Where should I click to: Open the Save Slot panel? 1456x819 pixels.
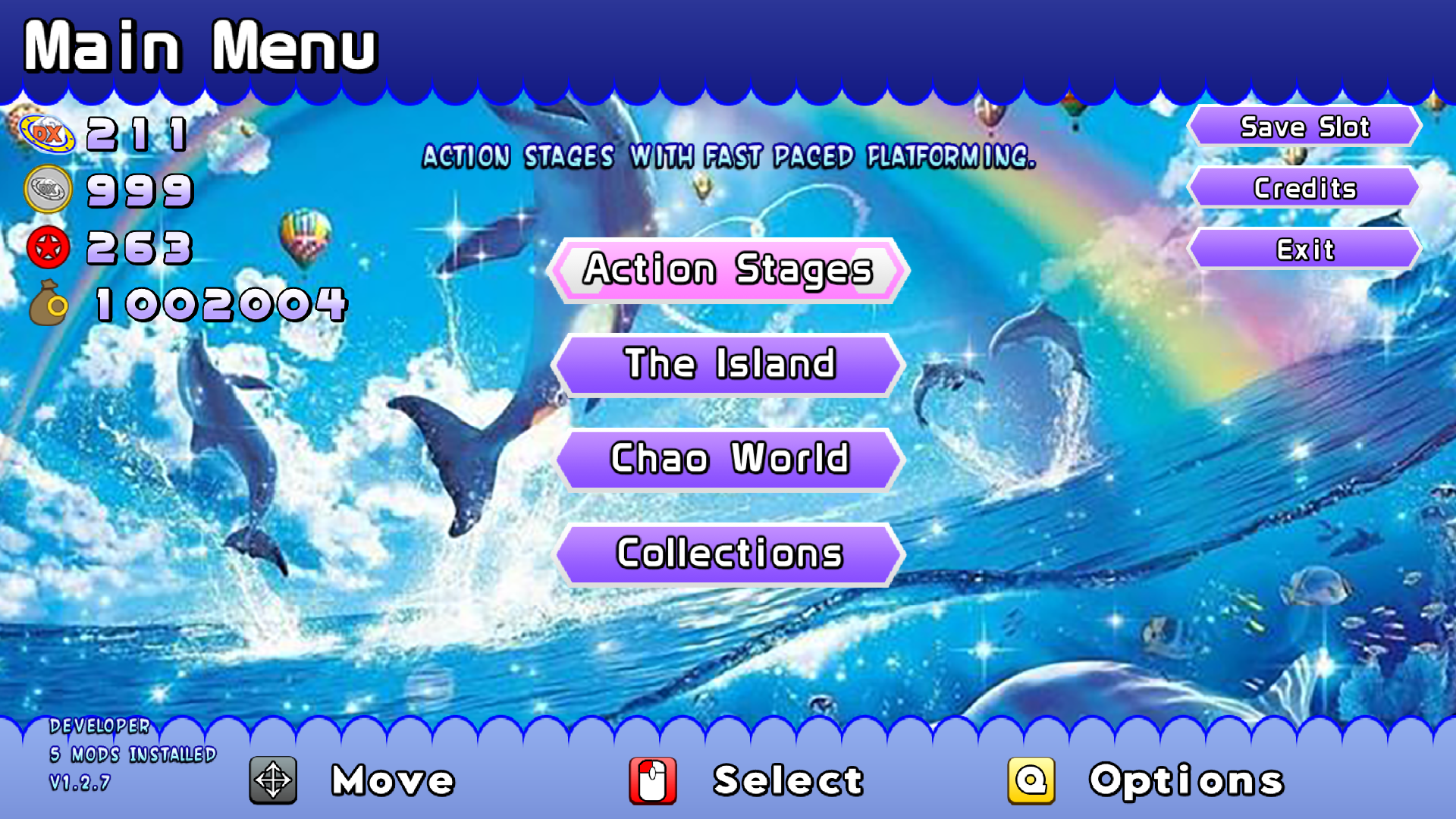tap(1304, 127)
